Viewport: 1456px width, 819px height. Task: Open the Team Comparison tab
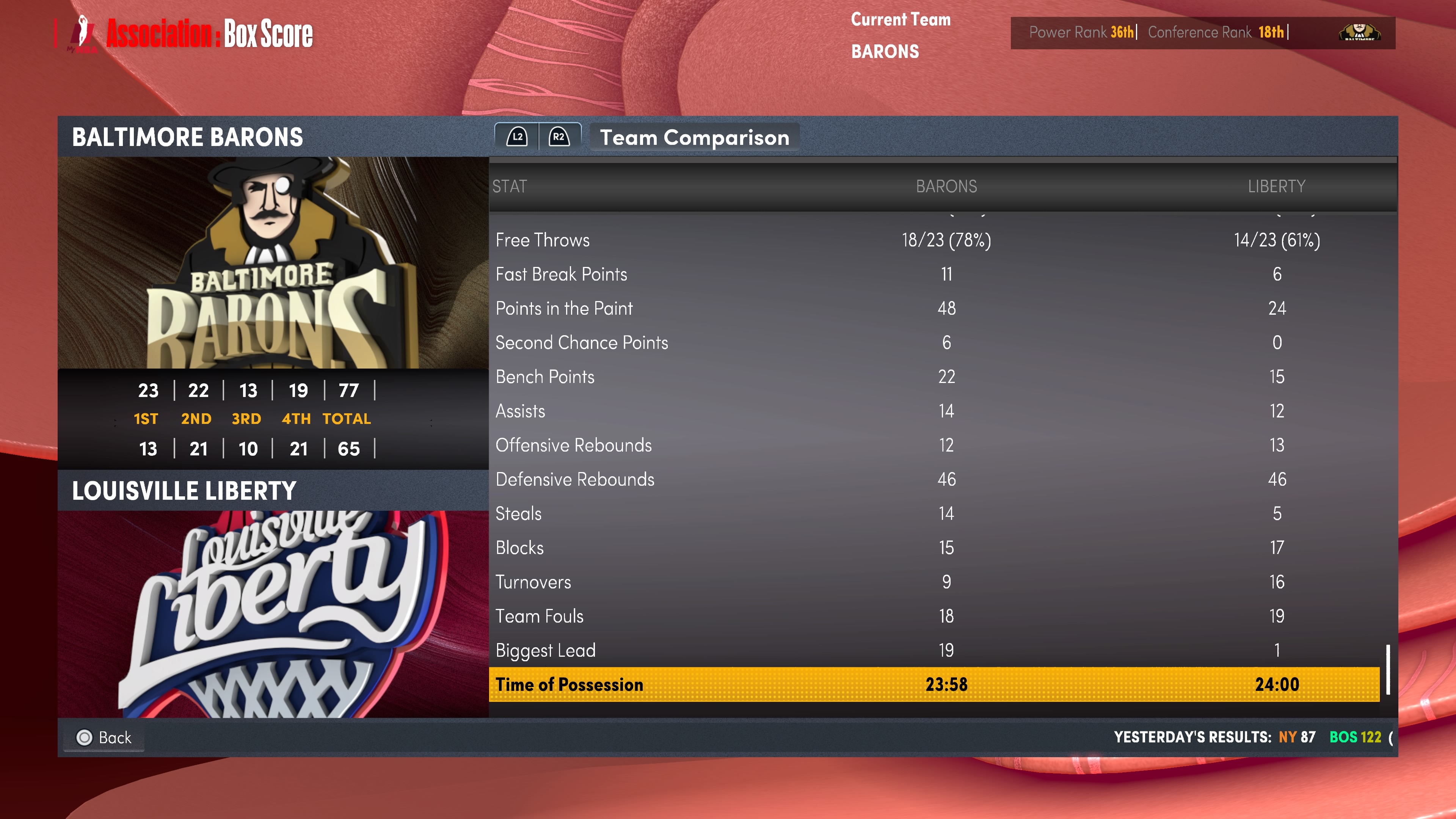tap(694, 137)
